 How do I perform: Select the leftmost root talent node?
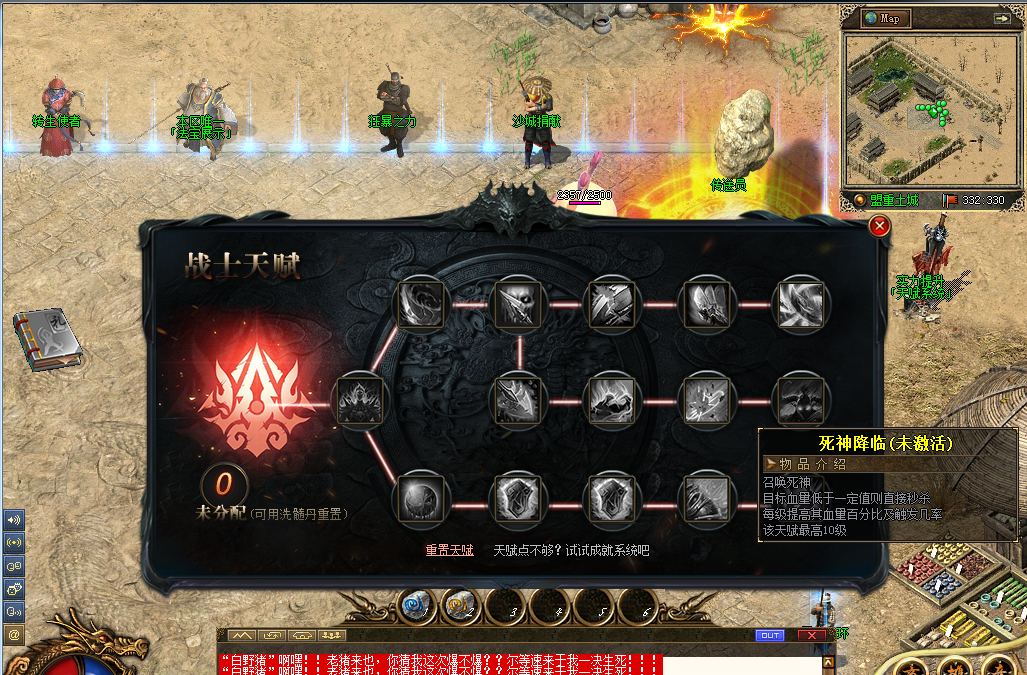point(359,400)
